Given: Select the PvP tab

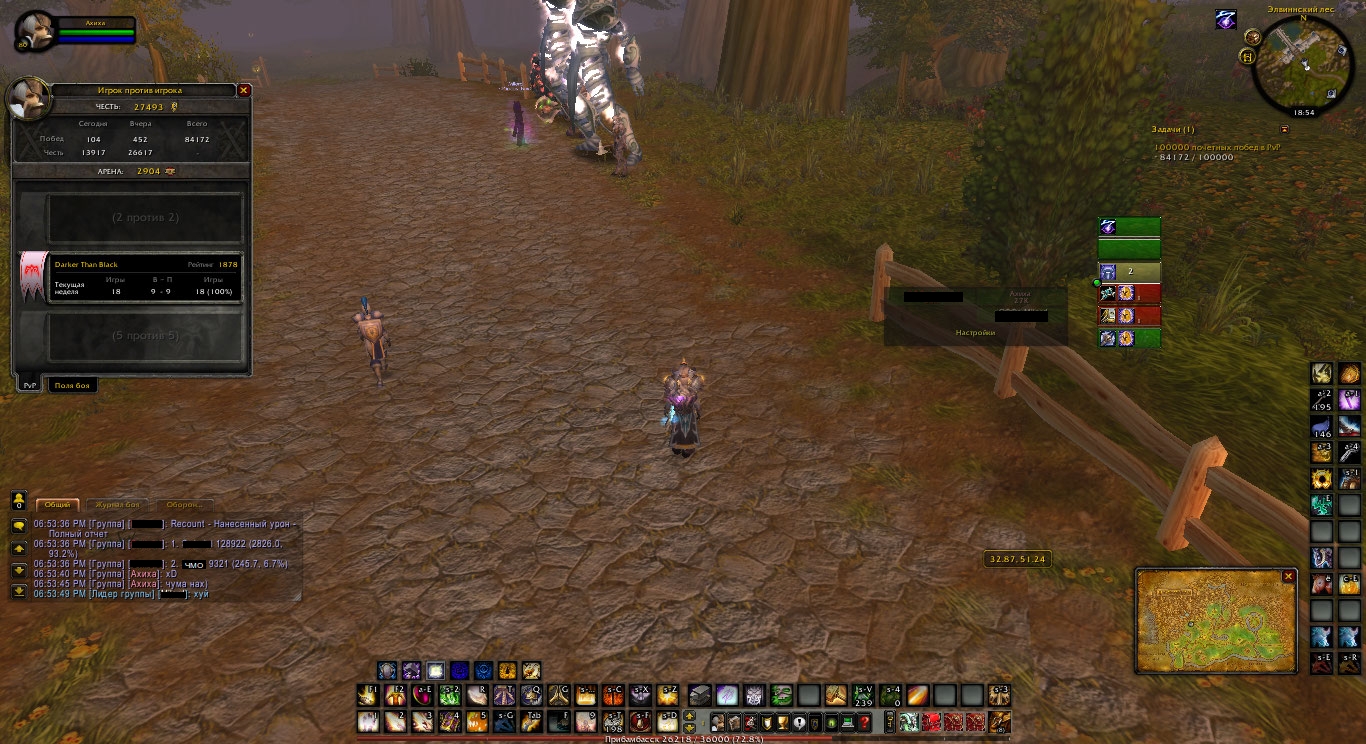Looking at the screenshot, I should click(x=30, y=385).
